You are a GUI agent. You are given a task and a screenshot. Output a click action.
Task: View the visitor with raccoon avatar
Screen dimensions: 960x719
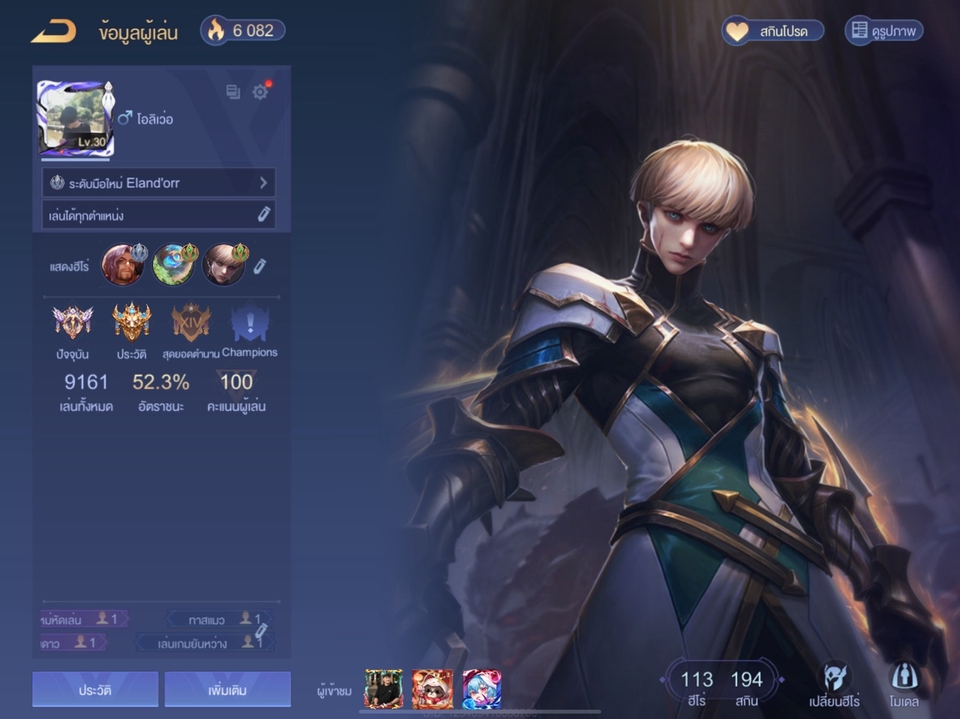(x=432, y=689)
